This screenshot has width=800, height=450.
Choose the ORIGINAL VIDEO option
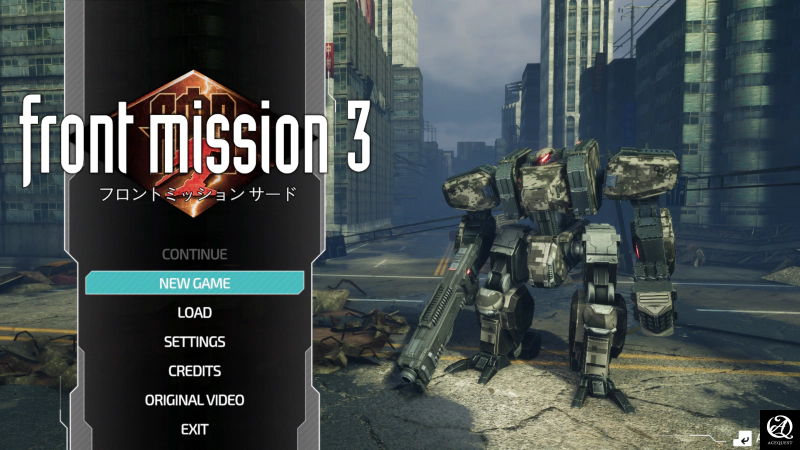click(194, 400)
